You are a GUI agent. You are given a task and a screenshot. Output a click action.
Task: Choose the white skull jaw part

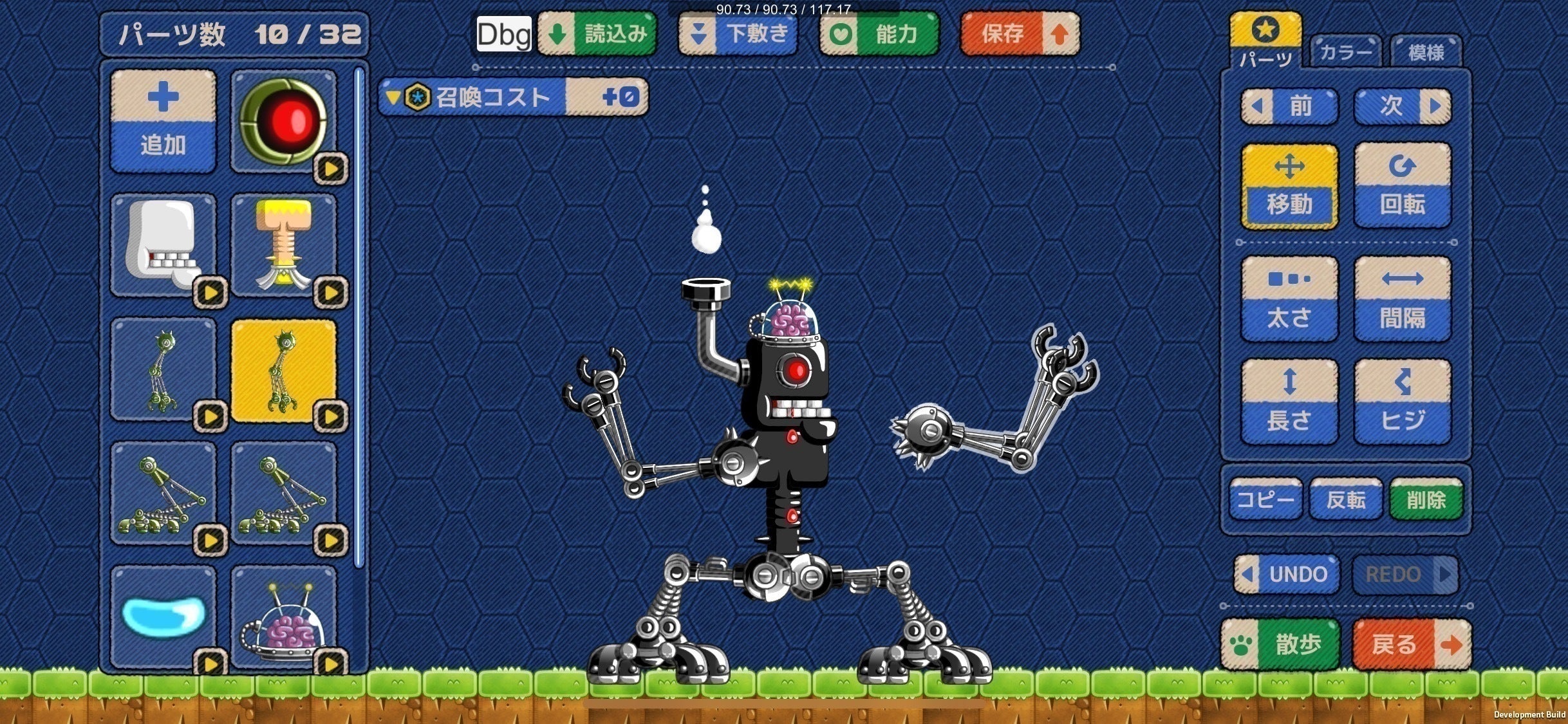163,245
